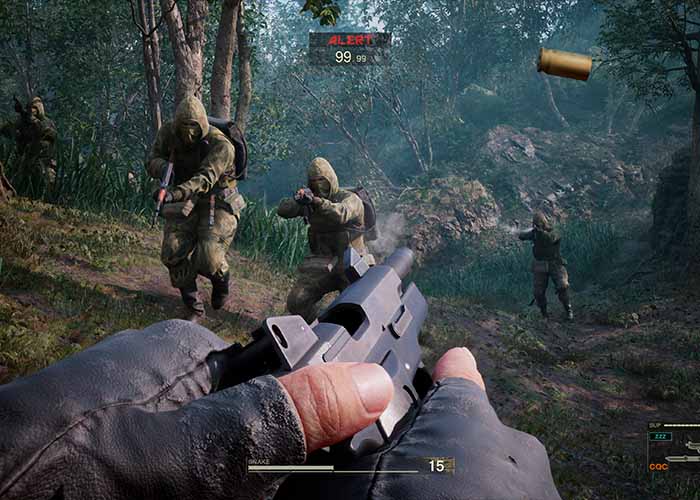Click the red ALERT status indicator
The image size is (700, 500).
click(x=349, y=41)
